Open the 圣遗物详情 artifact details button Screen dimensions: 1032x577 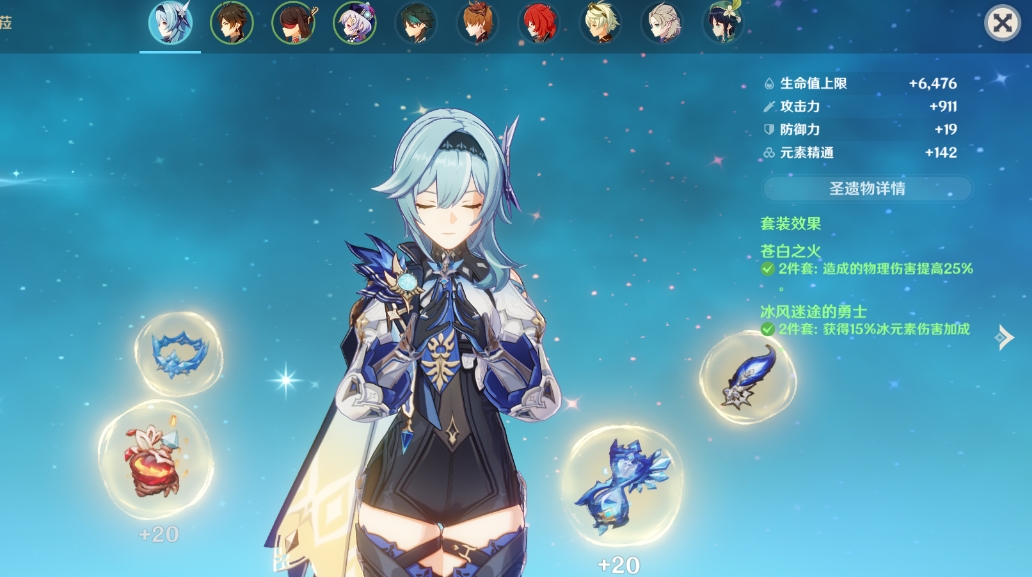pyautogui.click(x=867, y=188)
